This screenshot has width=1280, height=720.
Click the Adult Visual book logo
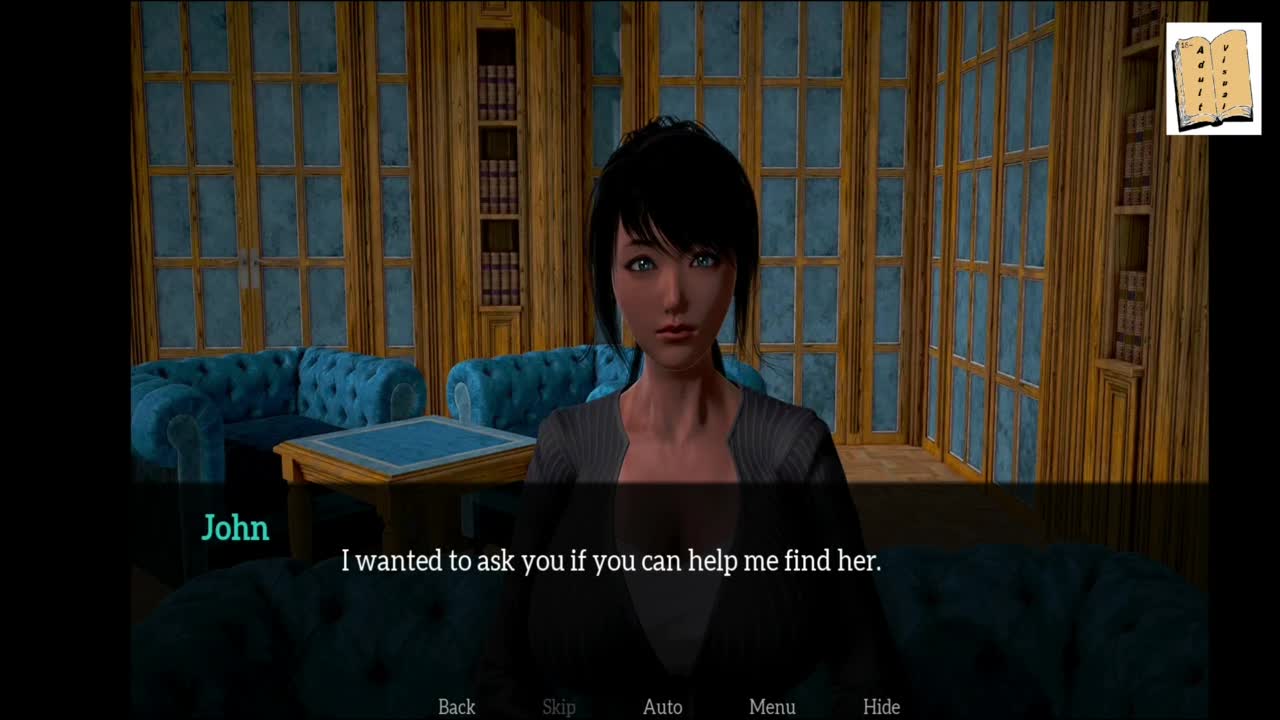tap(1213, 79)
